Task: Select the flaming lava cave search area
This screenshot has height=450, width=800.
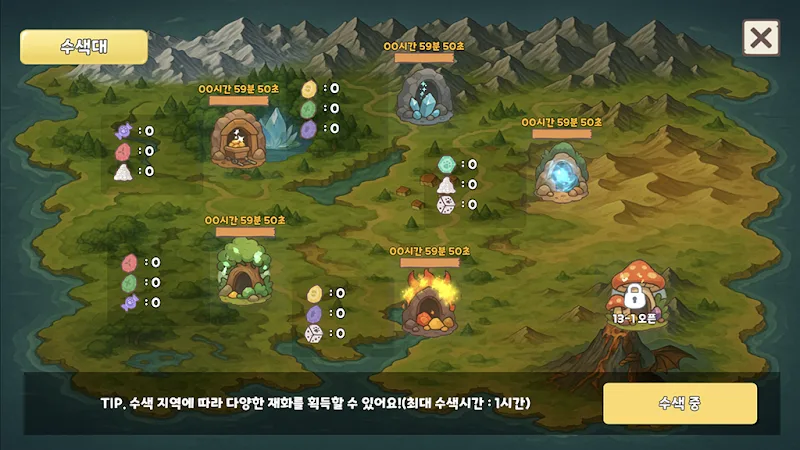Action: click(x=429, y=301)
